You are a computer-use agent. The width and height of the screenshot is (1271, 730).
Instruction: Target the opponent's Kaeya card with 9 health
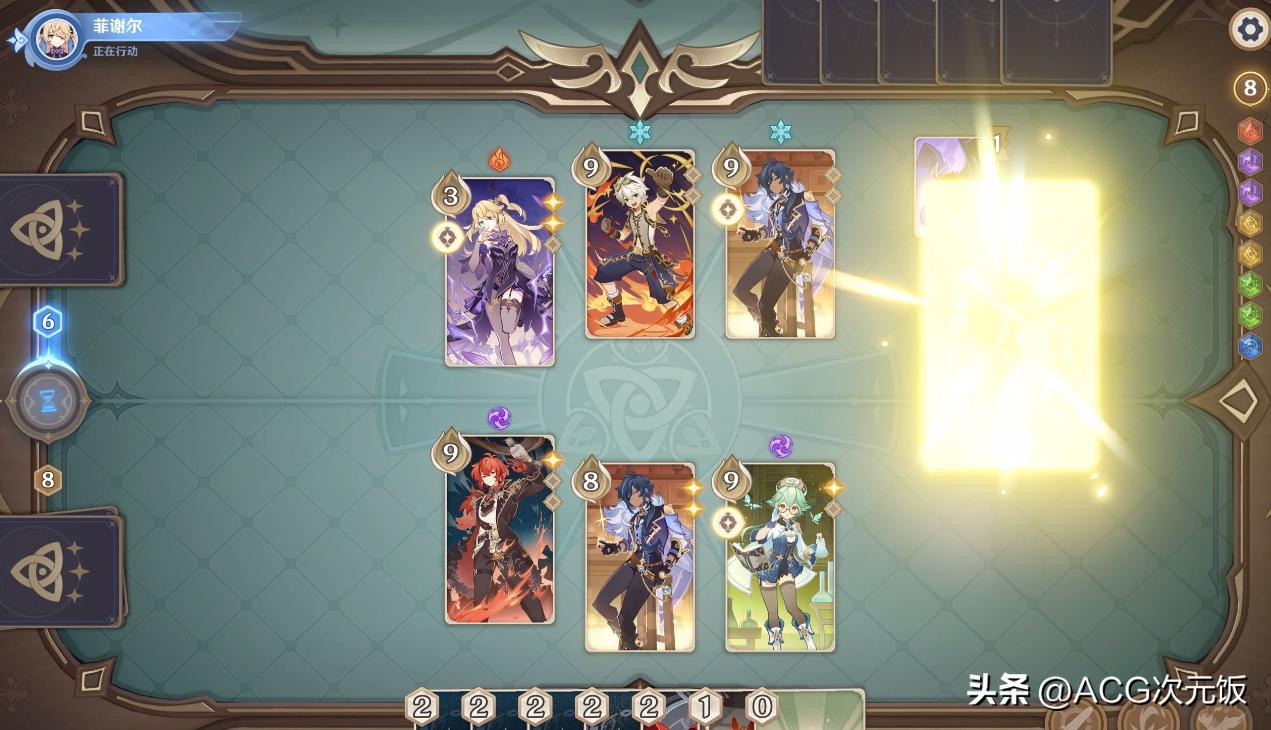[x=780, y=245]
